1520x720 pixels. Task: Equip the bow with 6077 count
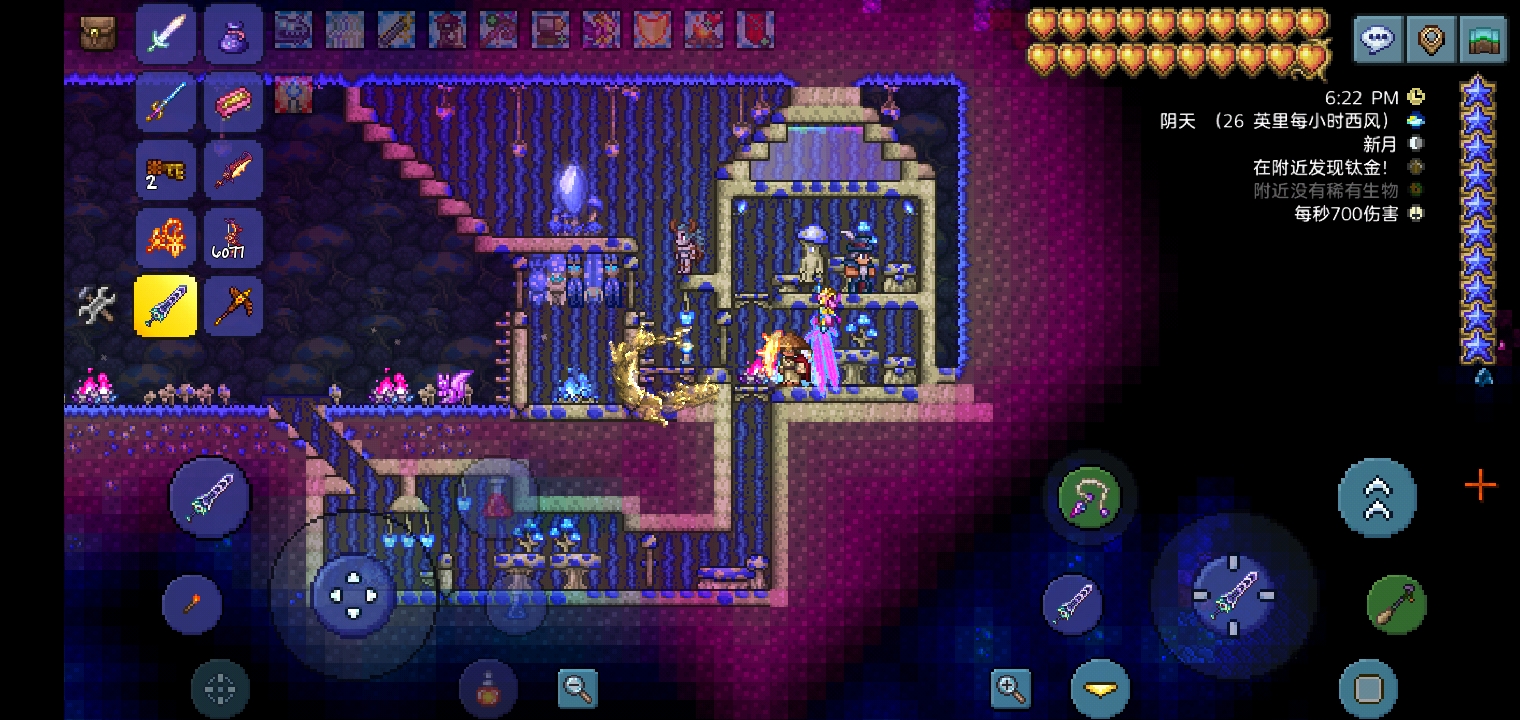point(234,238)
